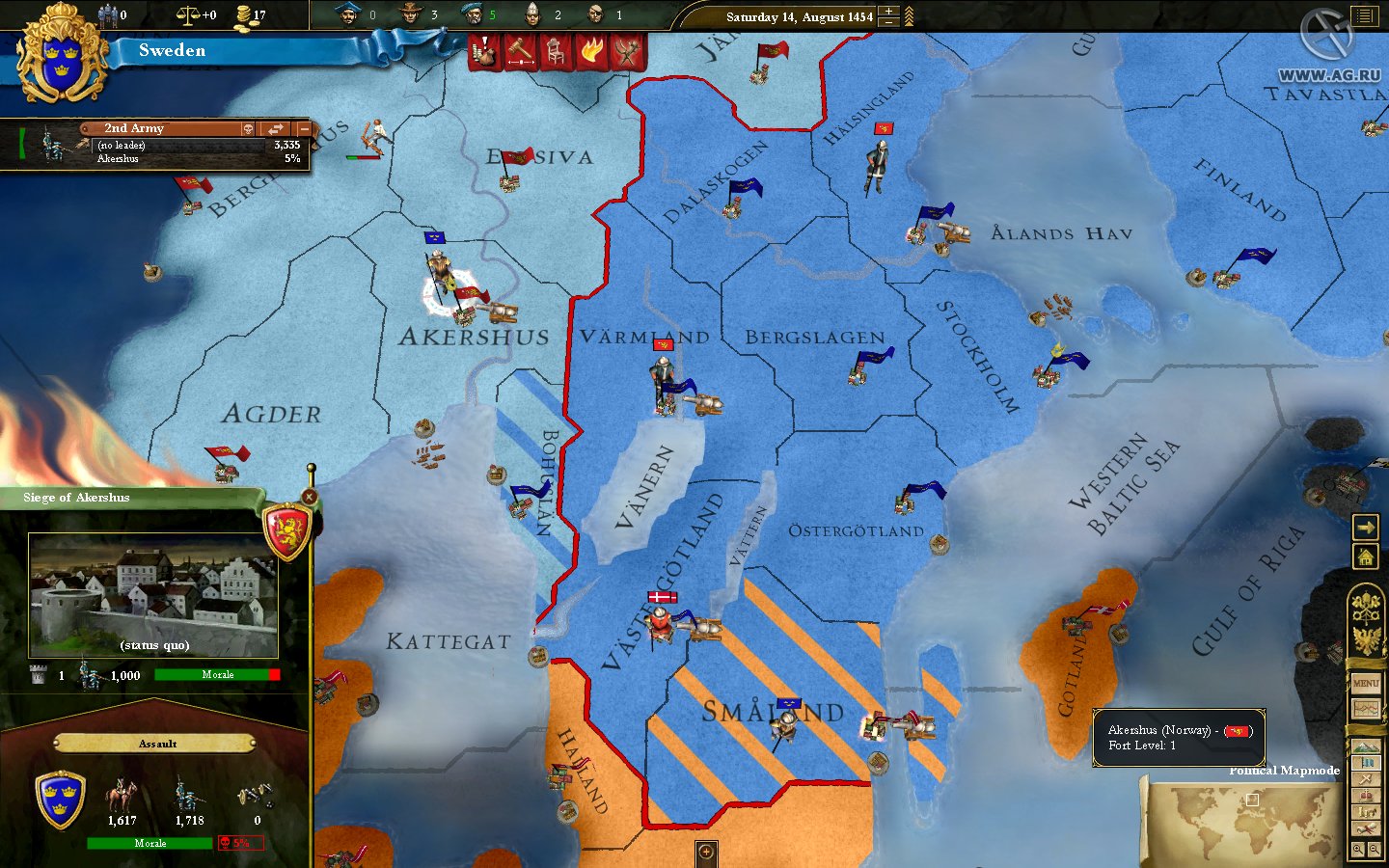
Task: Close the Siege of Akershus panel
Action: (309, 497)
